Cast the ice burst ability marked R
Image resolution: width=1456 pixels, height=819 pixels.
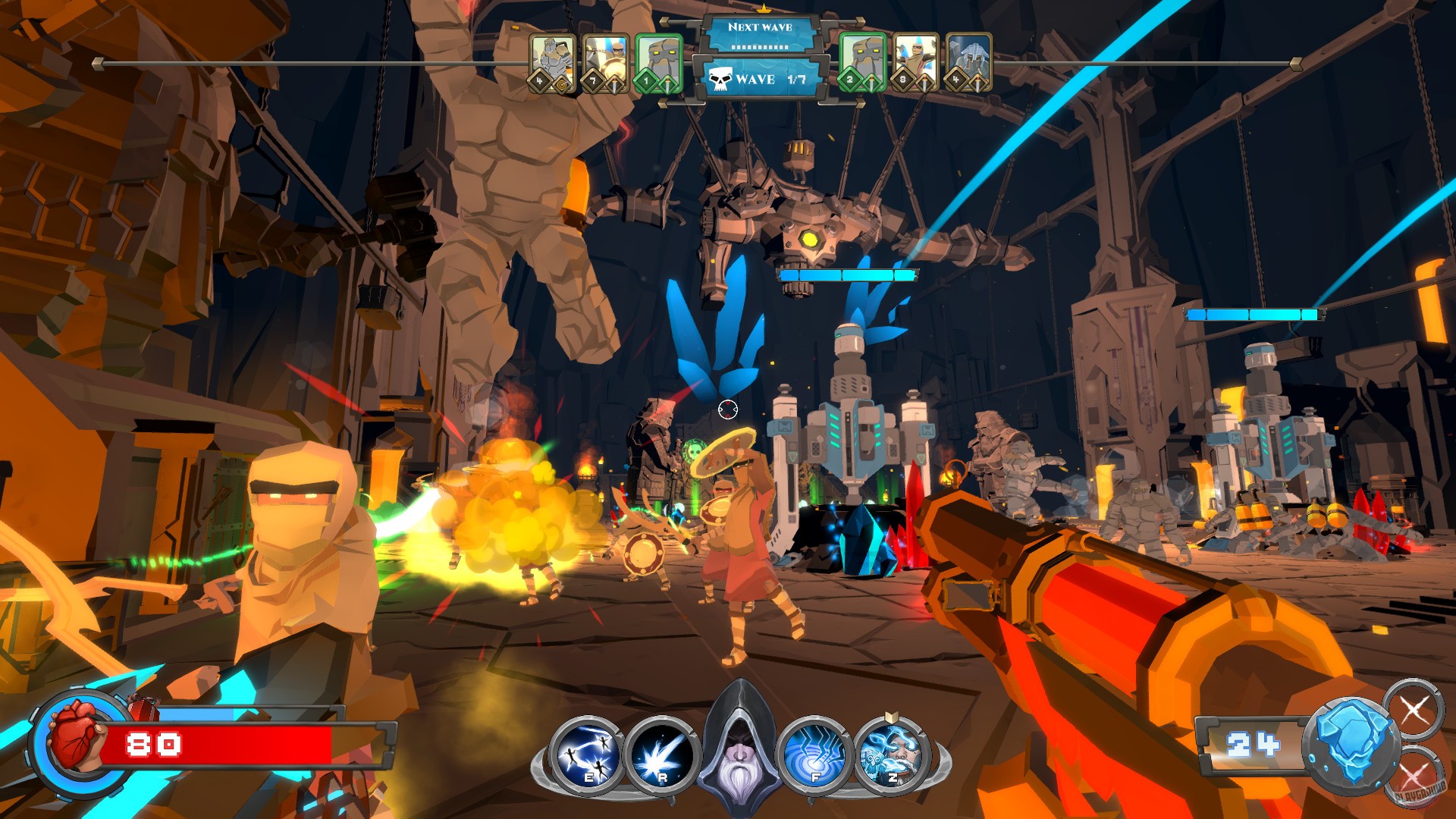662,754
